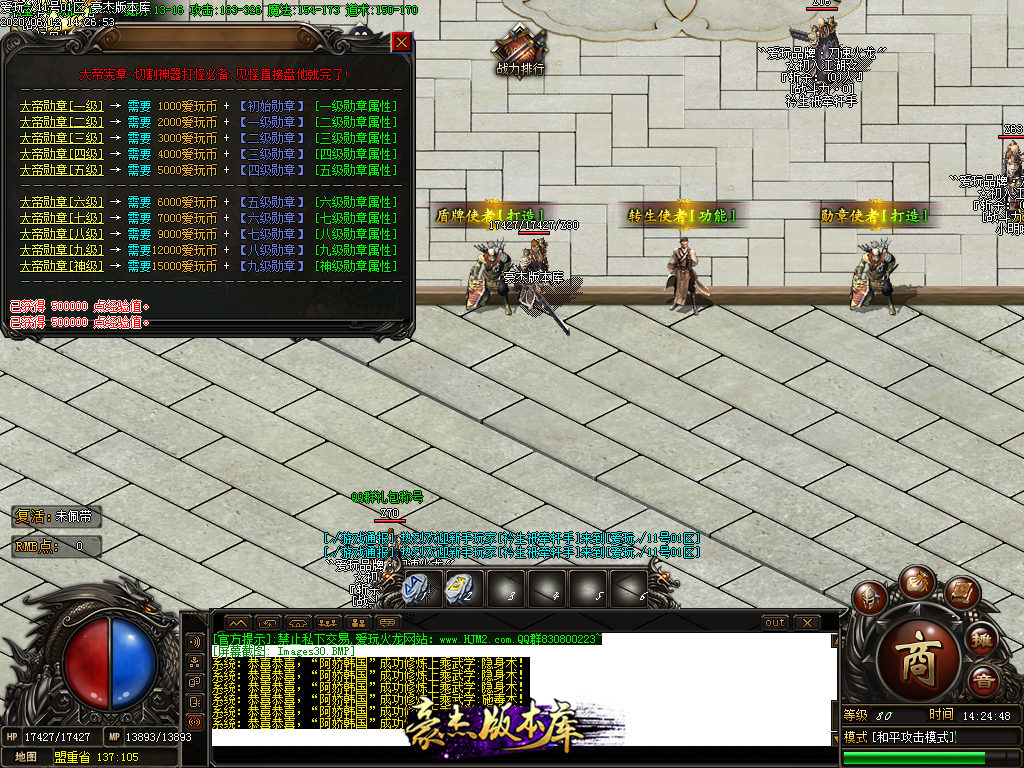Viewport: 1024px width, 768px height.
Task: Open the helmet character icon near shop
Action: click(x=870, y=597)
